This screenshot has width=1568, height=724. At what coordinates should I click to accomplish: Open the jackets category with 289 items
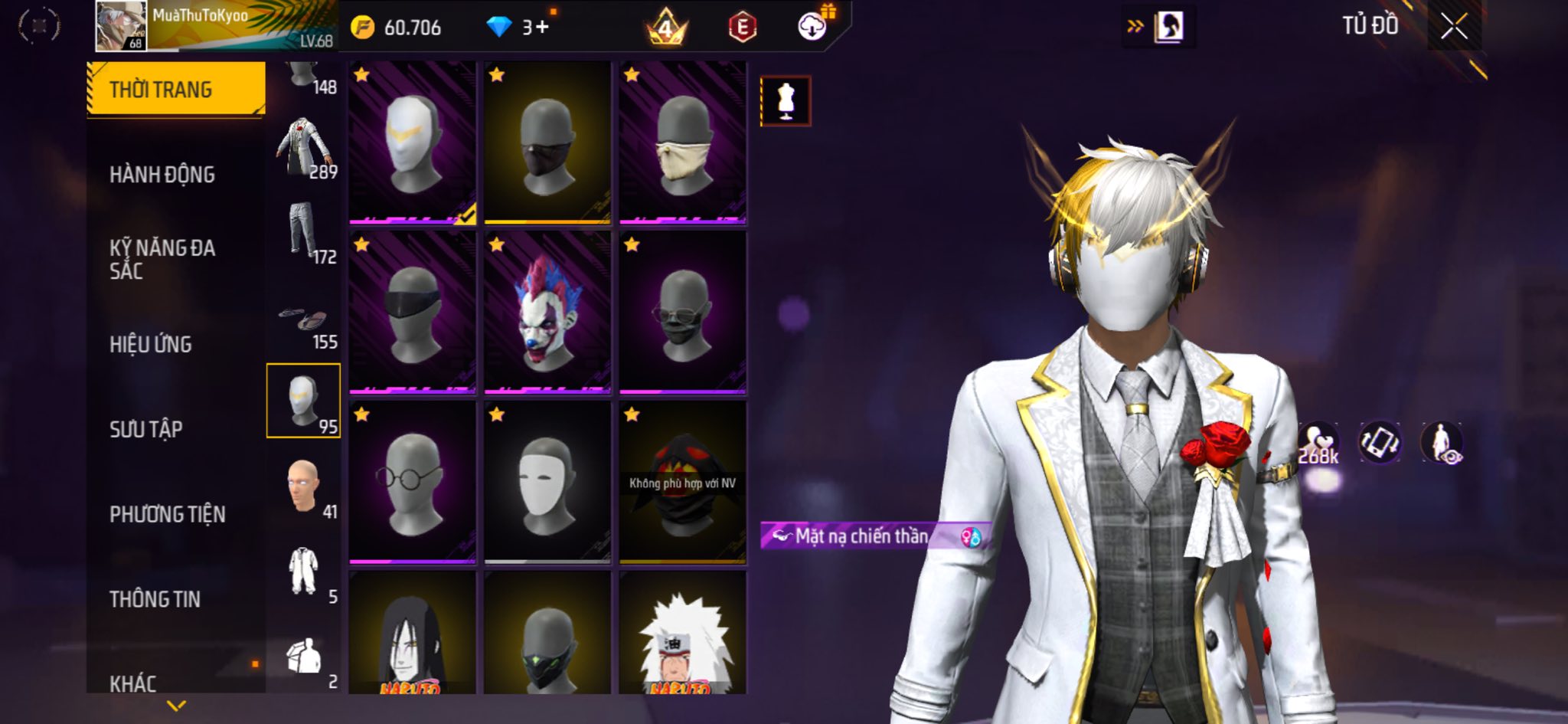click(x=304, y=148)
